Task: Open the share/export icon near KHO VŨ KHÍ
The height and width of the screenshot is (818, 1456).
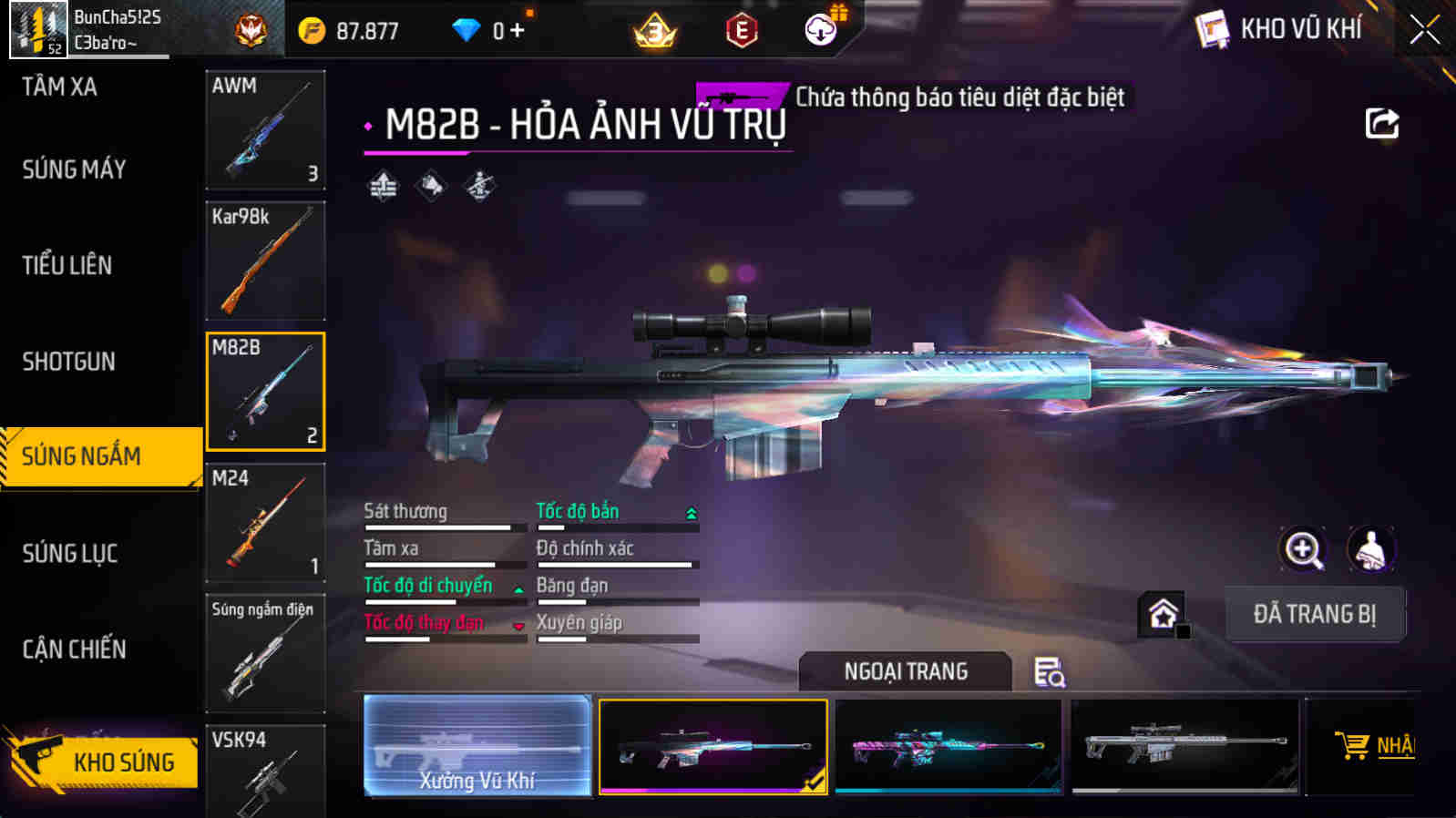Action: click(x=1381, y=122)
